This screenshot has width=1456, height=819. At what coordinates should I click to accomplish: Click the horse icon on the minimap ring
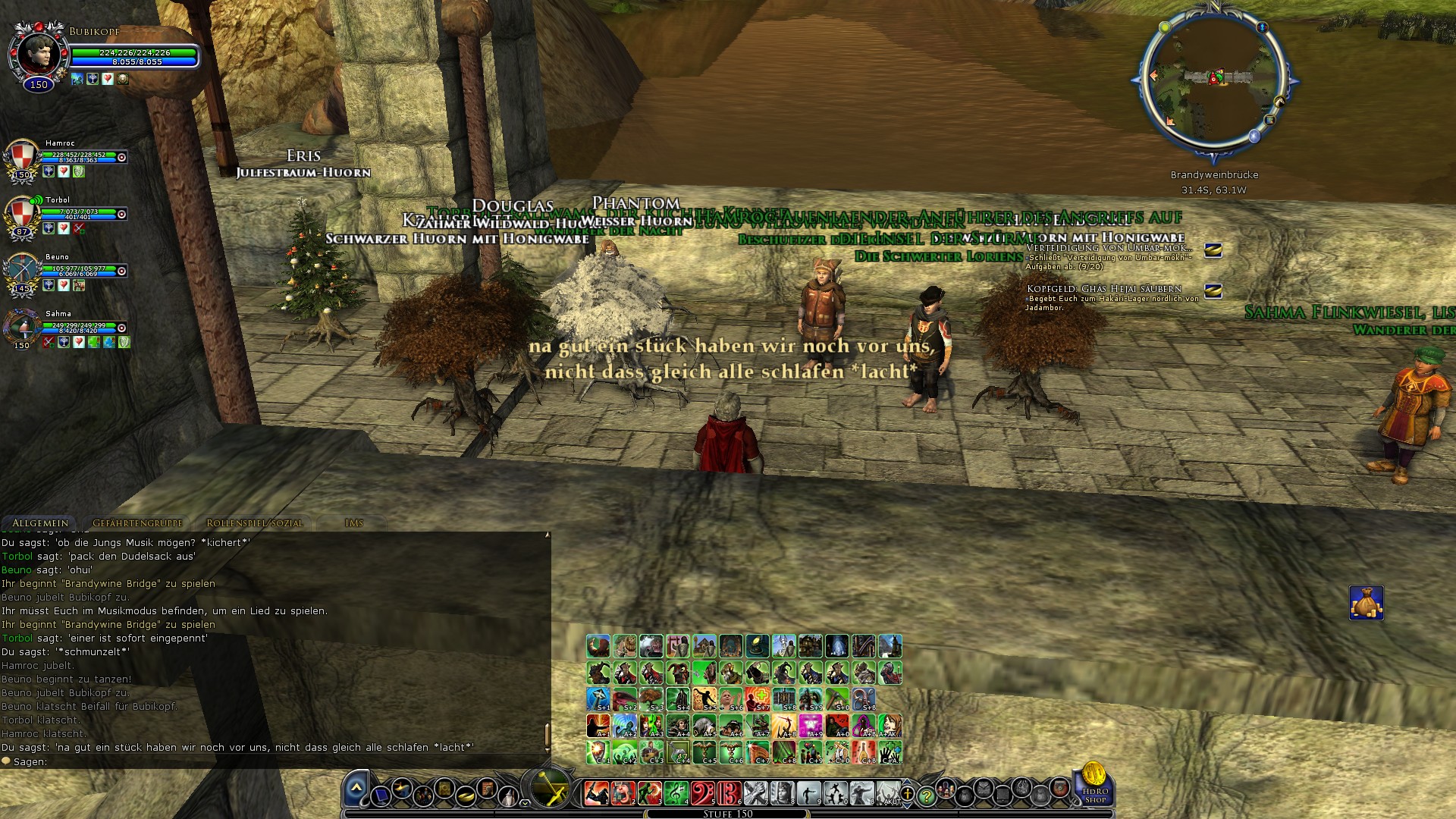click(x=1280, y=101)
